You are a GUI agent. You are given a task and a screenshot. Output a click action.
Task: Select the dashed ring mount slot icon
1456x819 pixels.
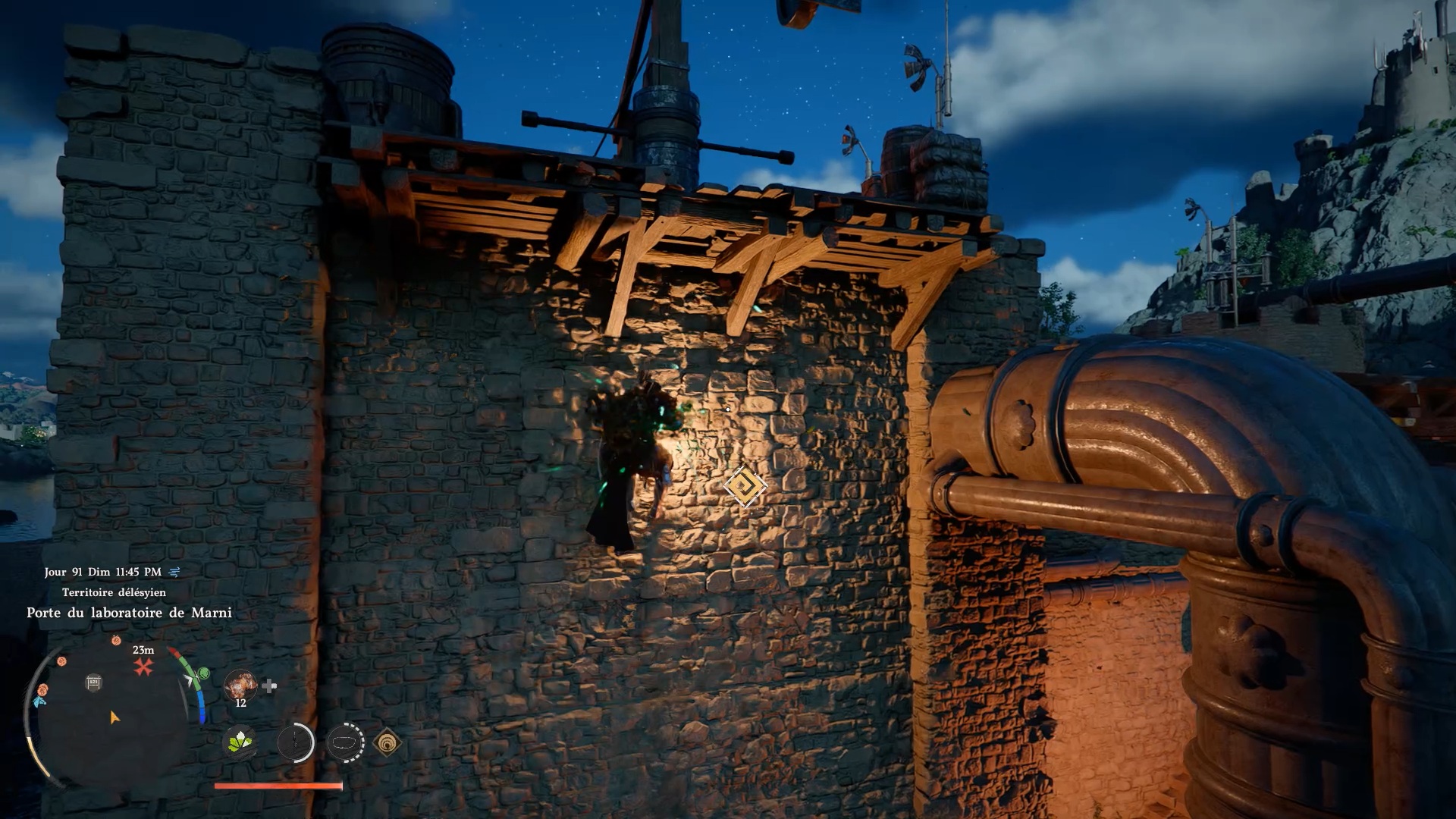345,742
